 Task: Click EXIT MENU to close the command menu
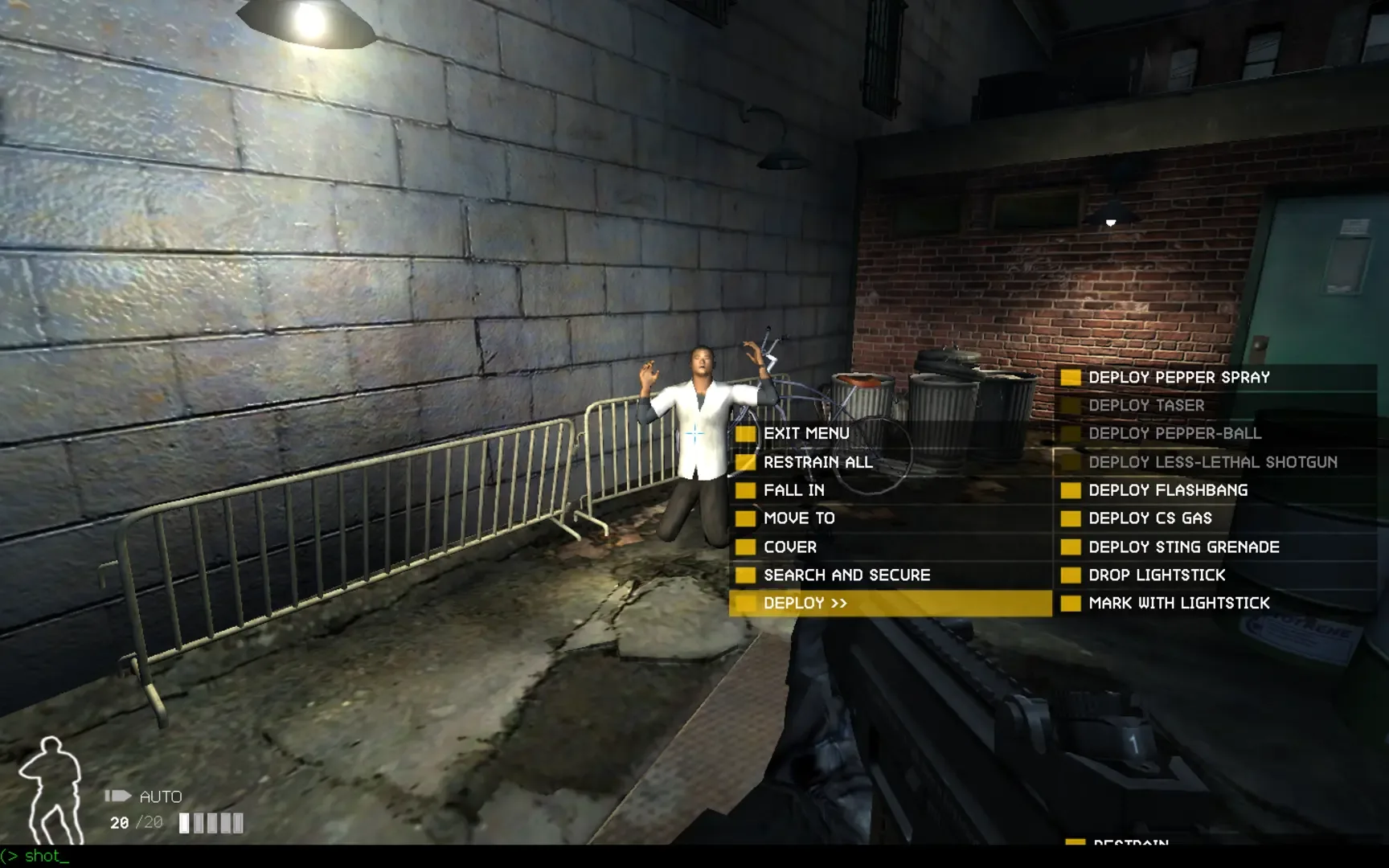[807, 433]
